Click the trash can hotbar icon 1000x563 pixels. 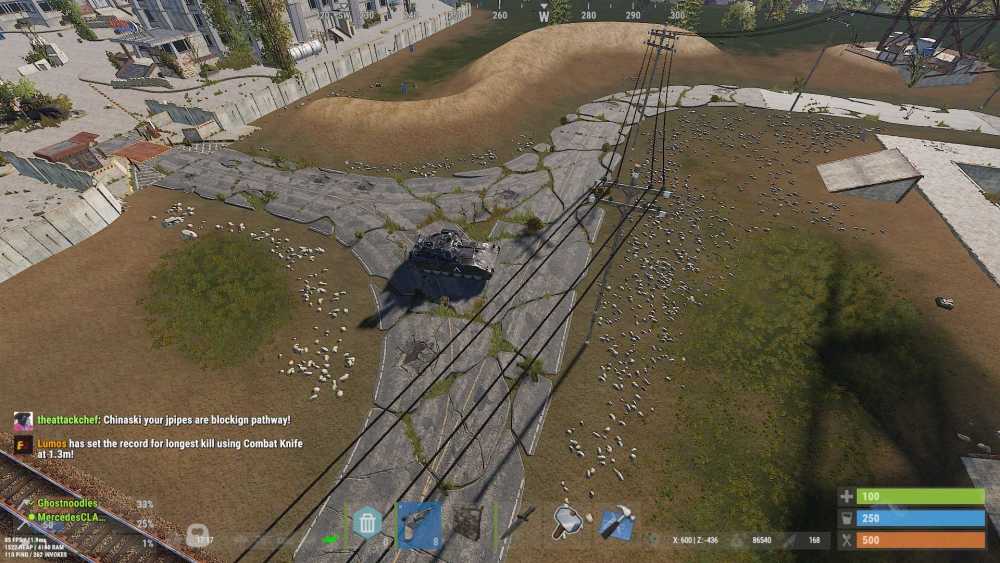[x=367, y=522]
